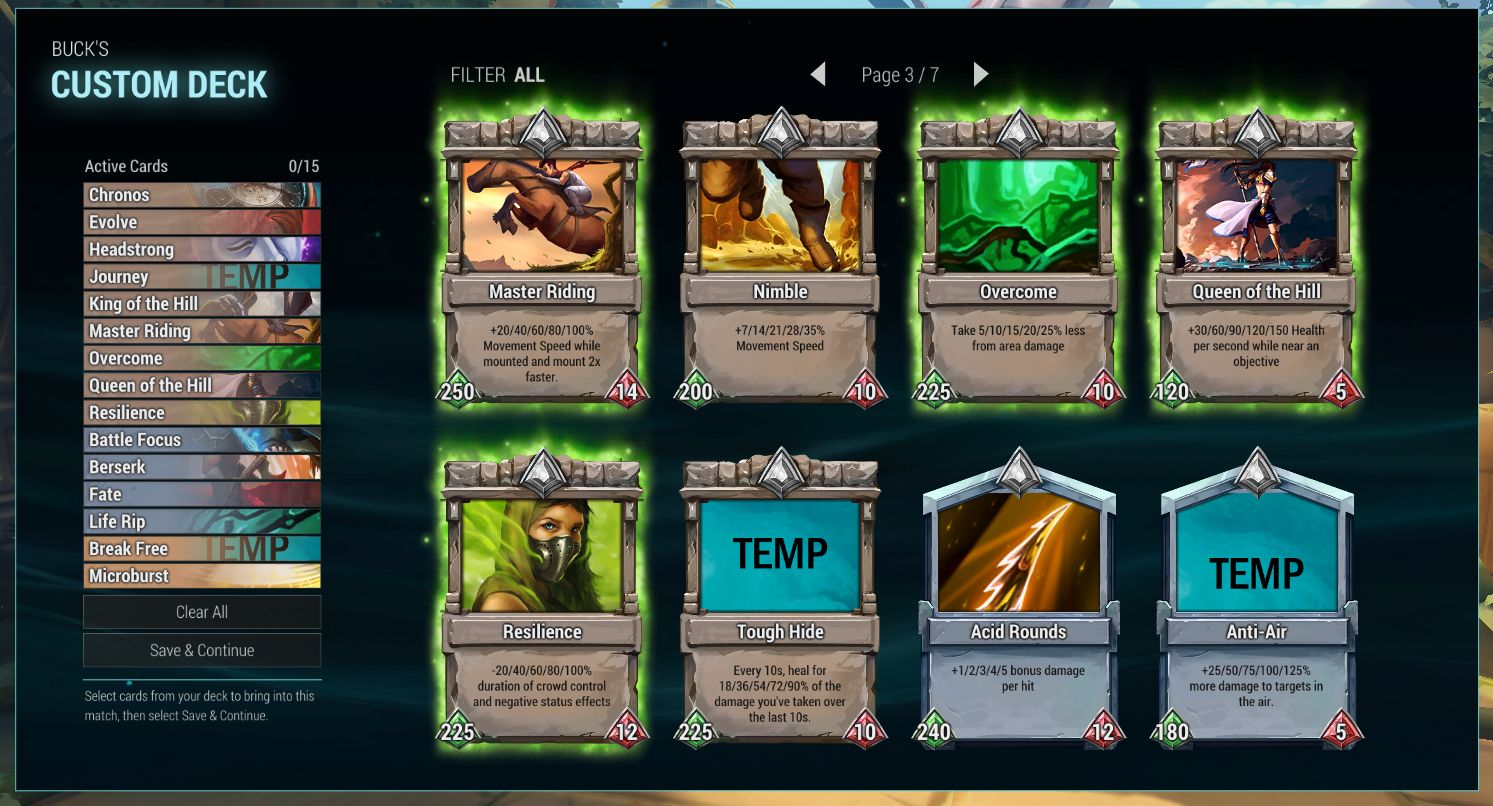Click Save & Continue
Image resolution: width=1493 pixels, height=806 pixels.
202,650
